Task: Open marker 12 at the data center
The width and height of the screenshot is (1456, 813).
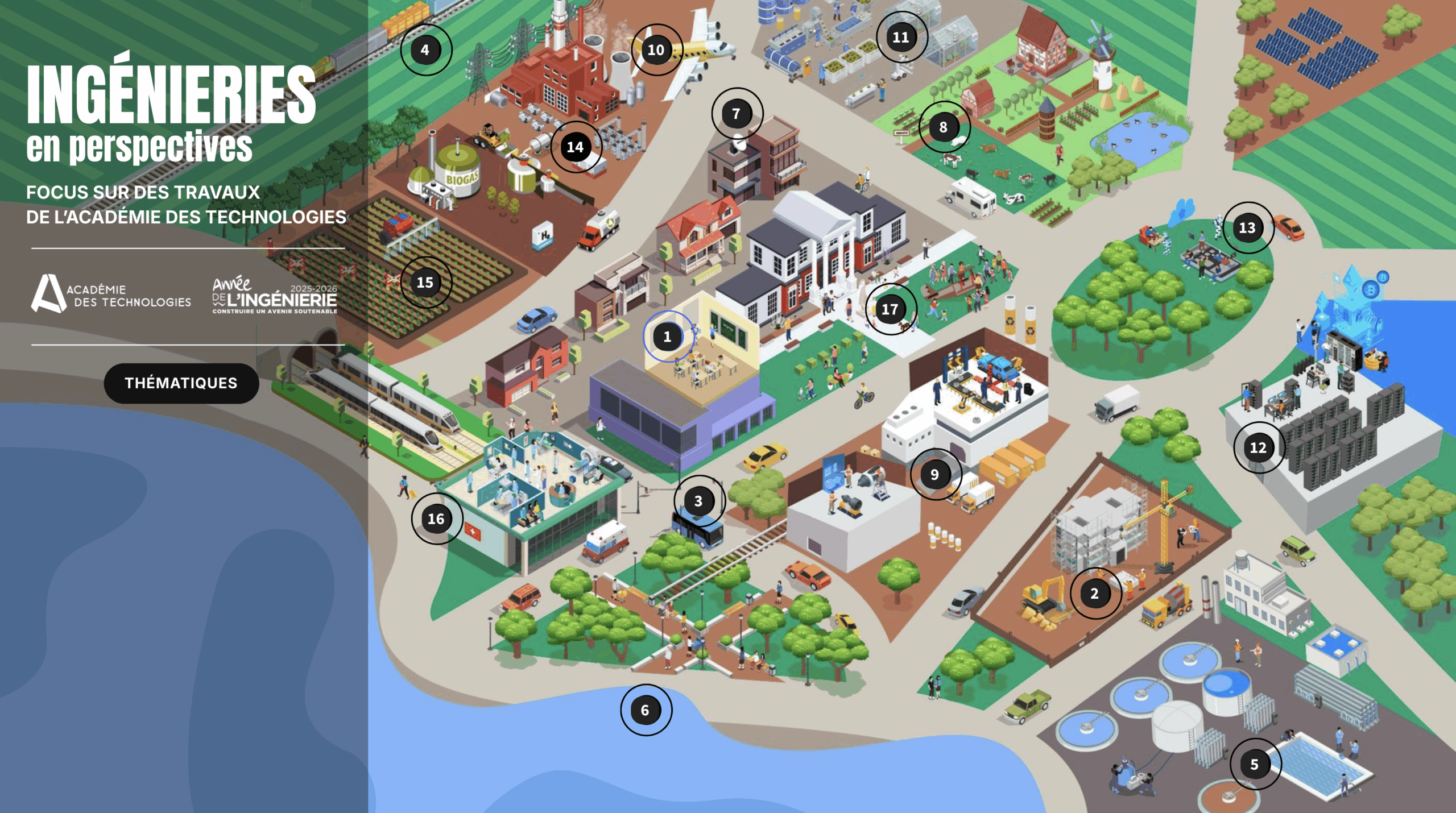Action: tap(1258, 447)
